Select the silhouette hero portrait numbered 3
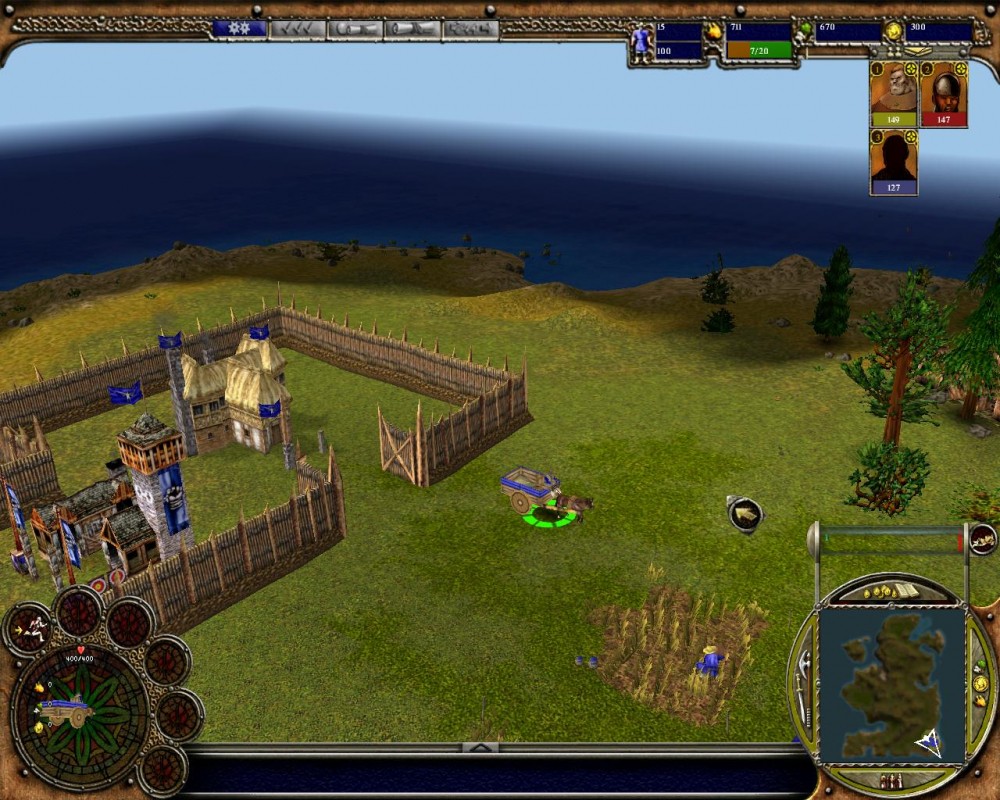Viewport: 1000px width, 800px height. pyautogui.click(x=893, y=161)
